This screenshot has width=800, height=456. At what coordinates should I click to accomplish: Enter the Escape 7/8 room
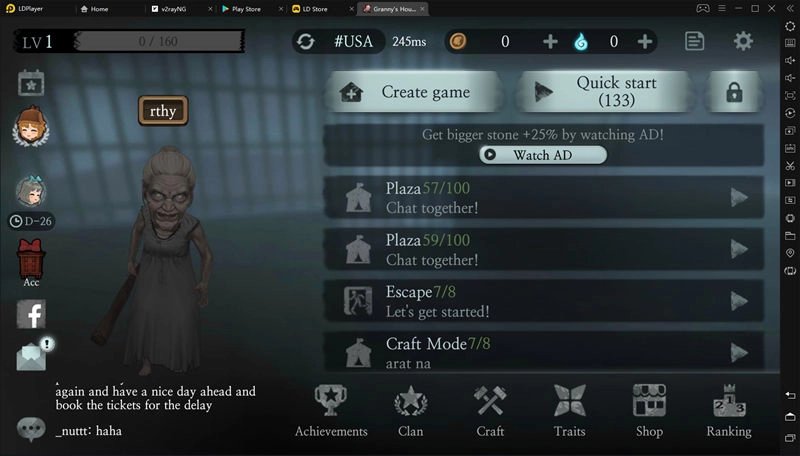click(x=547, y=301)
